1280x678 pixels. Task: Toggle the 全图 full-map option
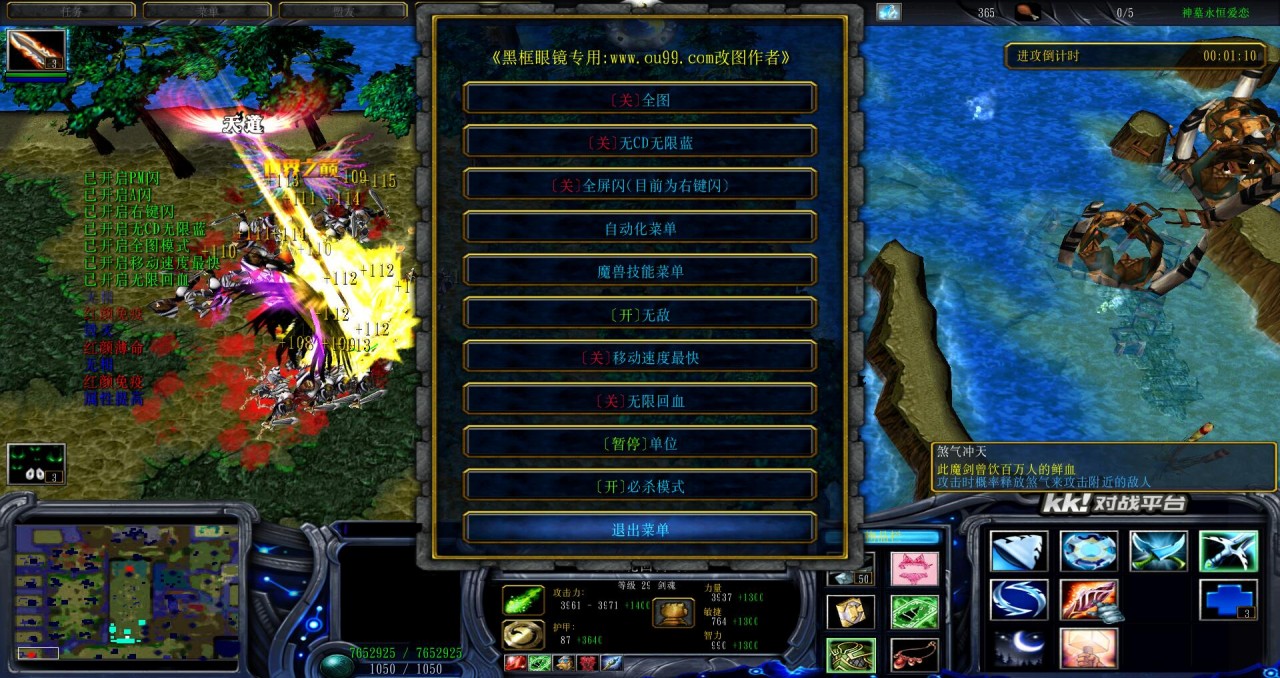pos(640,99)
